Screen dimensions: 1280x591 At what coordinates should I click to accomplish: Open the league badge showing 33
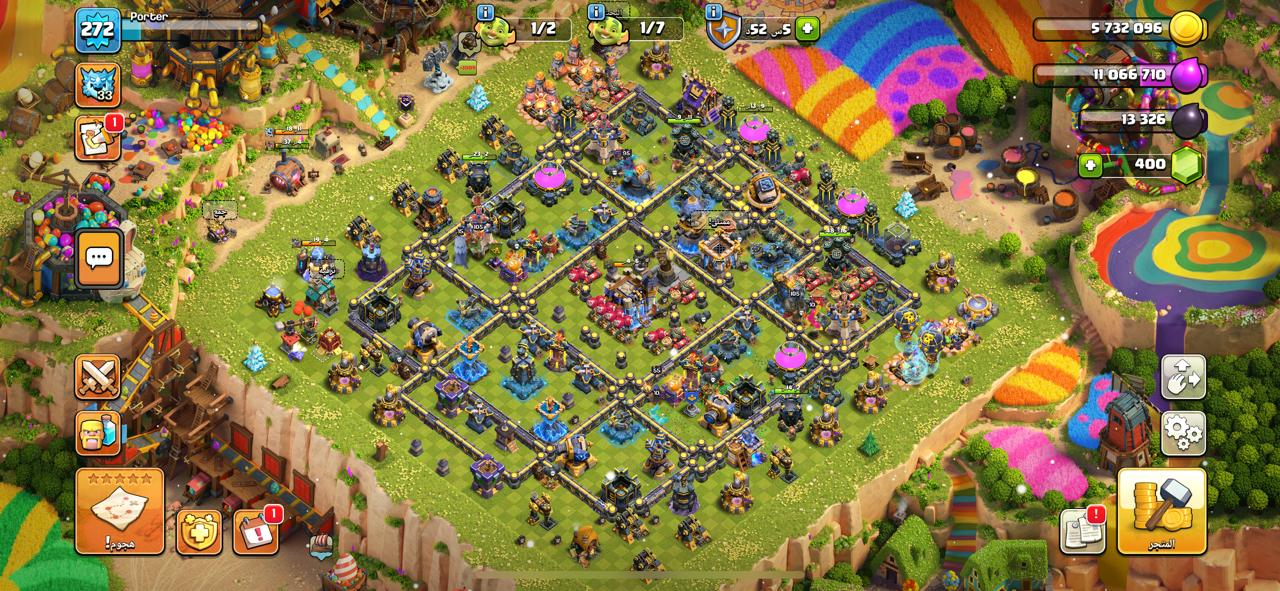tap(97, 86)
